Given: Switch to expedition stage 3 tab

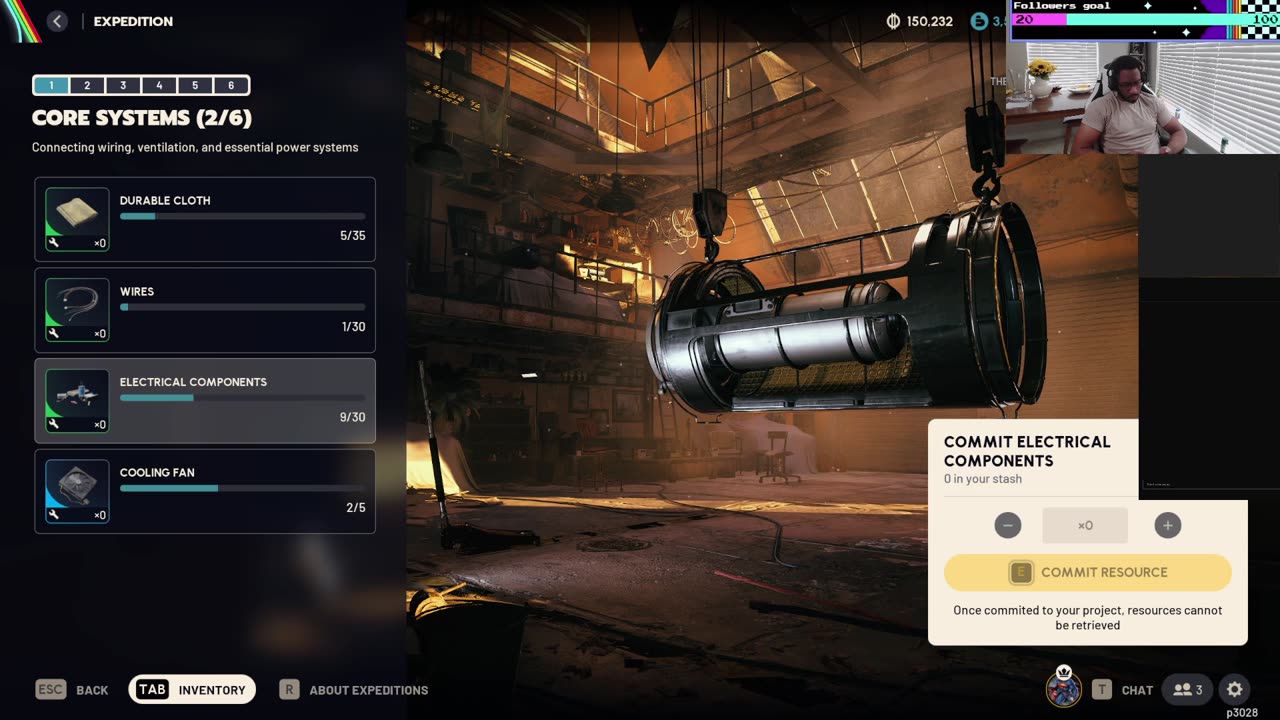Looking at the screenshot, I should pos(123,86).
